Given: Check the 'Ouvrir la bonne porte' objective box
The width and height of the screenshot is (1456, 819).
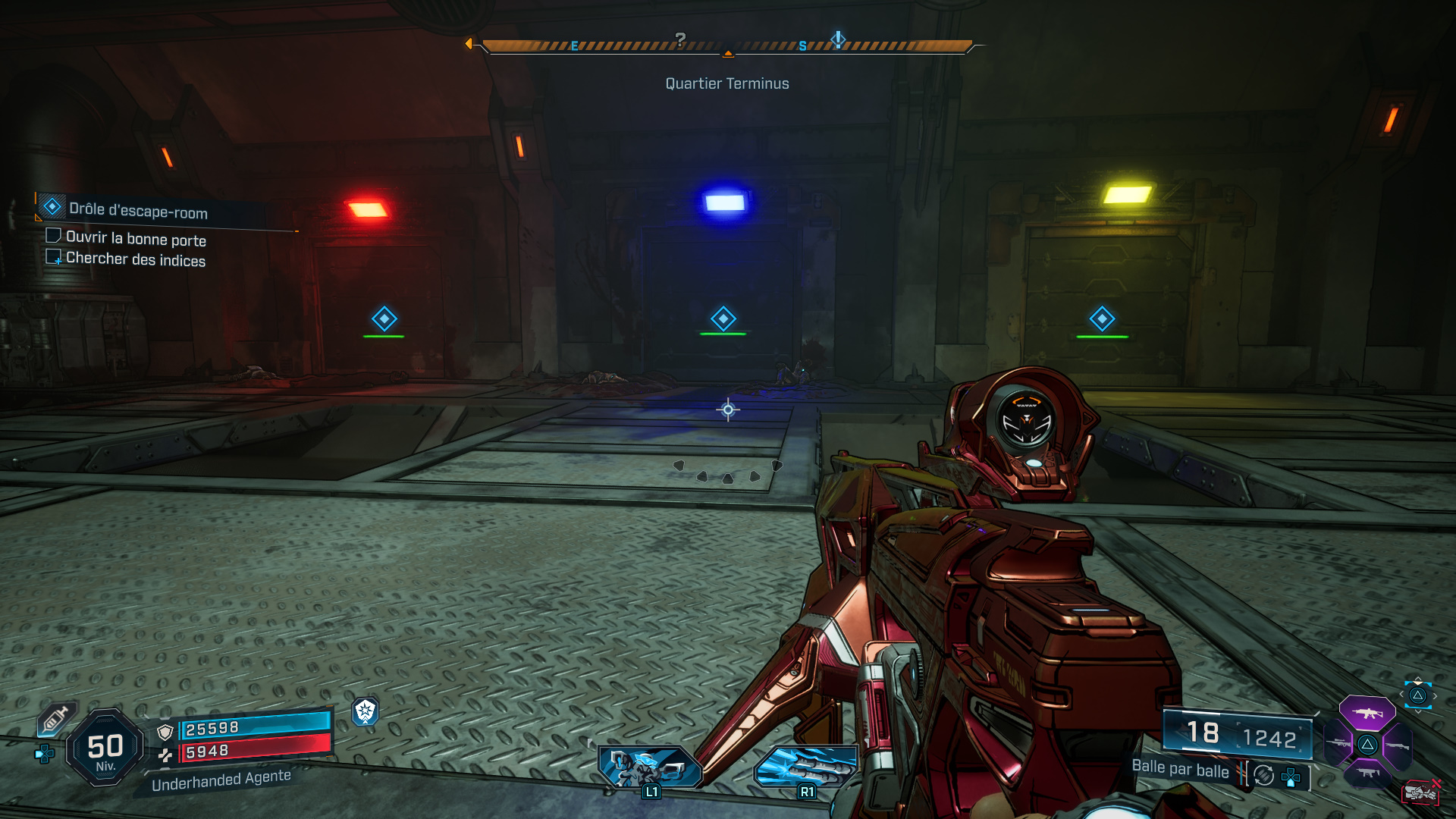Looking at the screenshot, I should (52, 237).
